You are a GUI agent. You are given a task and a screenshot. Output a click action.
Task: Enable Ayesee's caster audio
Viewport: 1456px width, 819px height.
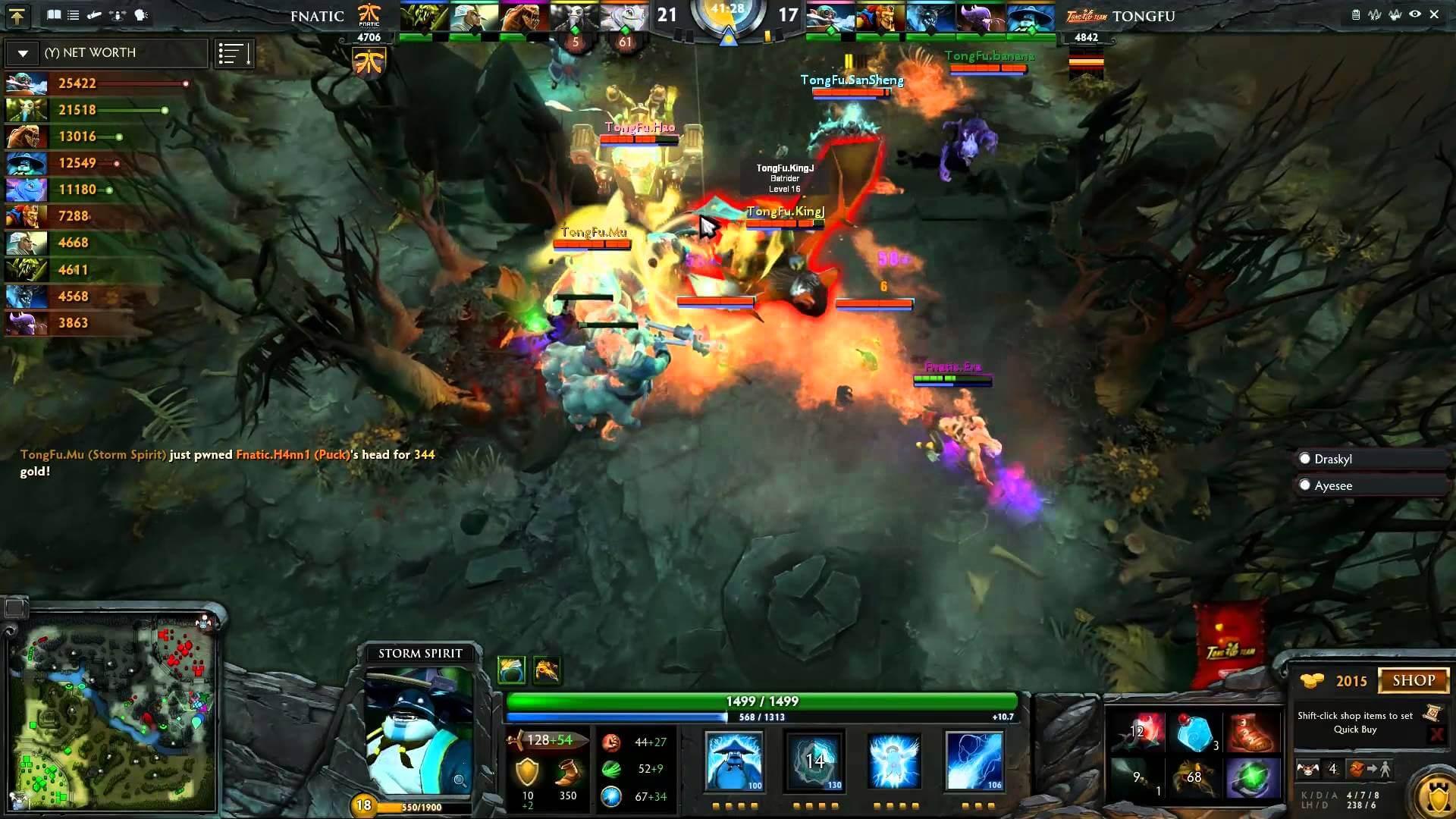coord(1304,485)
